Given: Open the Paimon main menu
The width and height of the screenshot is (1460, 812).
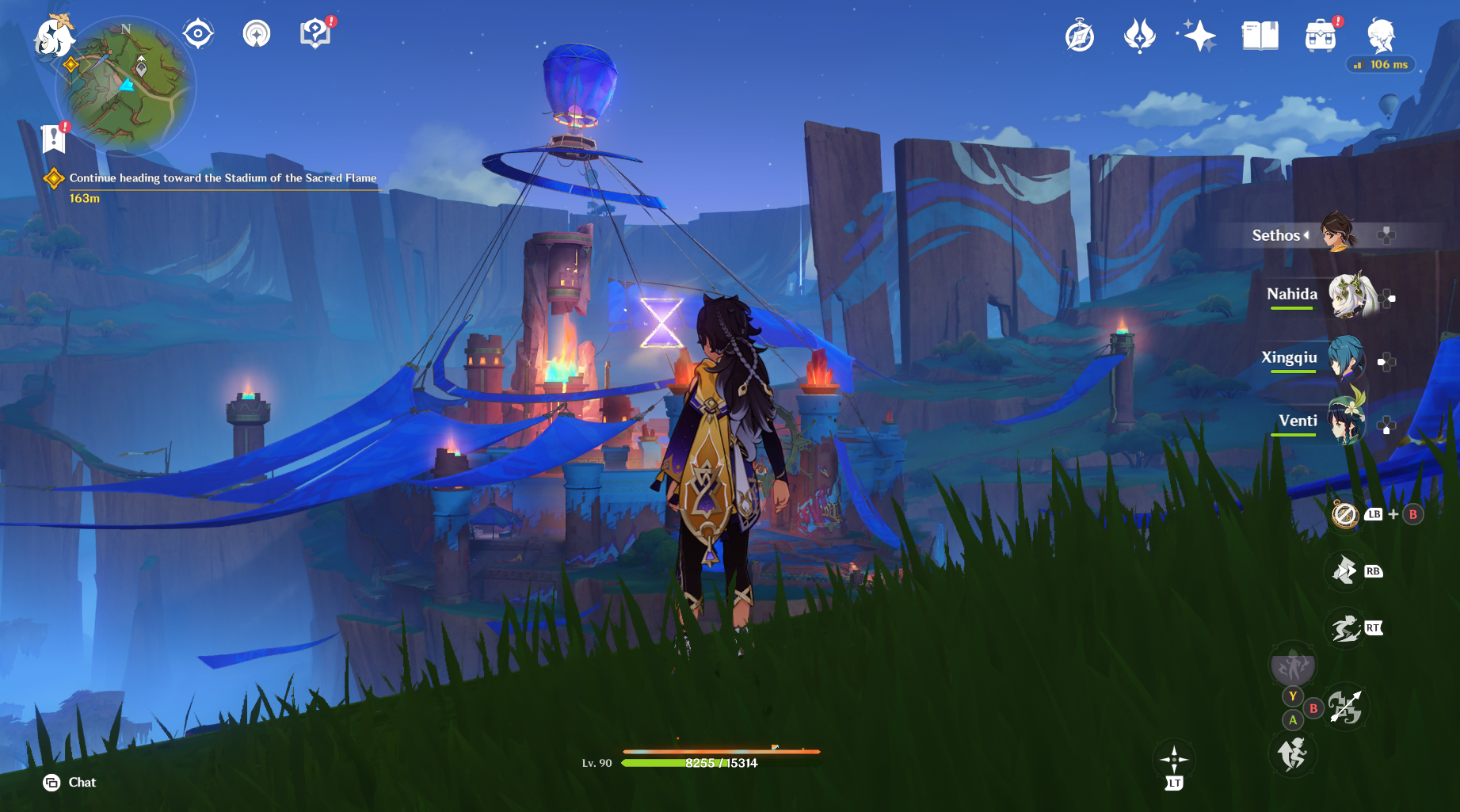Looking at the screenshot, I should click(53, 36).
